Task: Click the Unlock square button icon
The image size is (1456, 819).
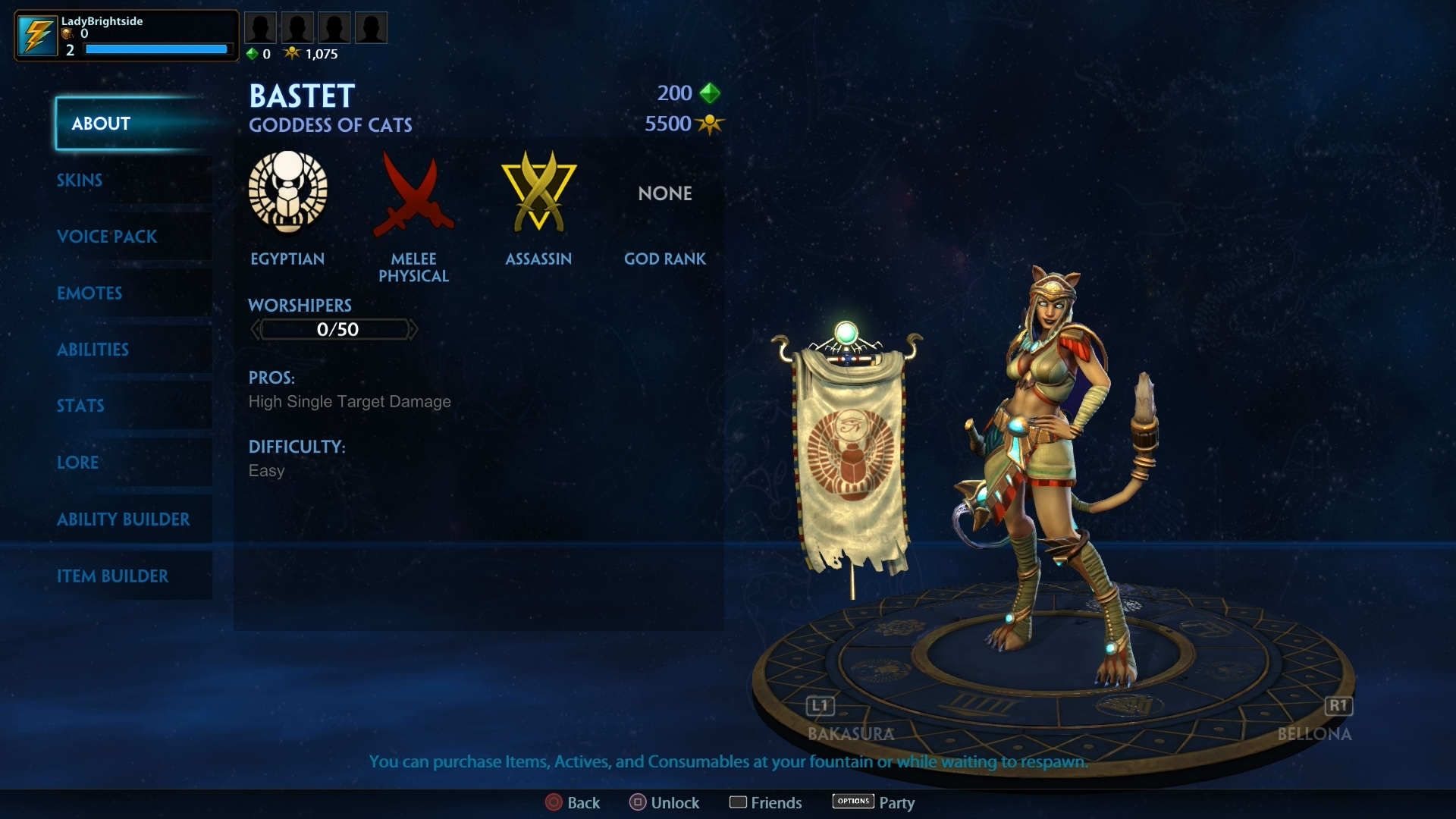Action: coord(637,802)
